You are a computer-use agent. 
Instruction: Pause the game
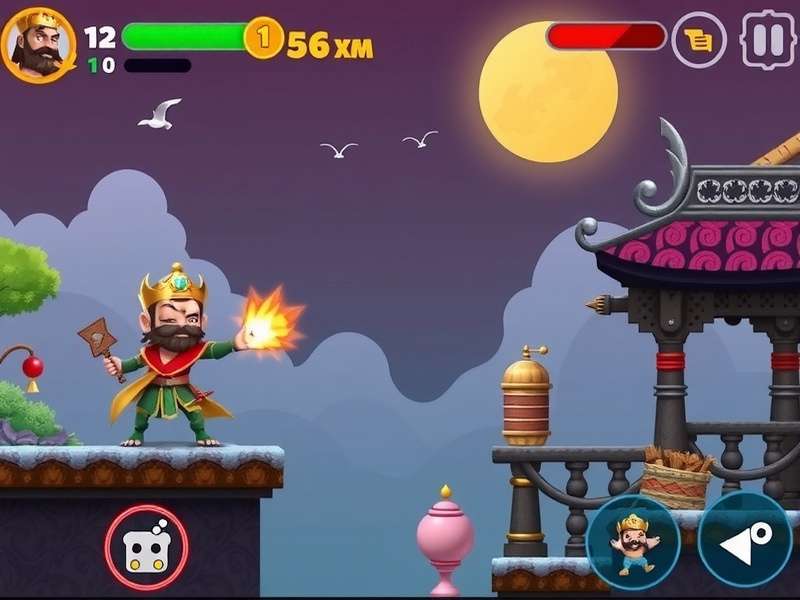click(x=767, y=40)
